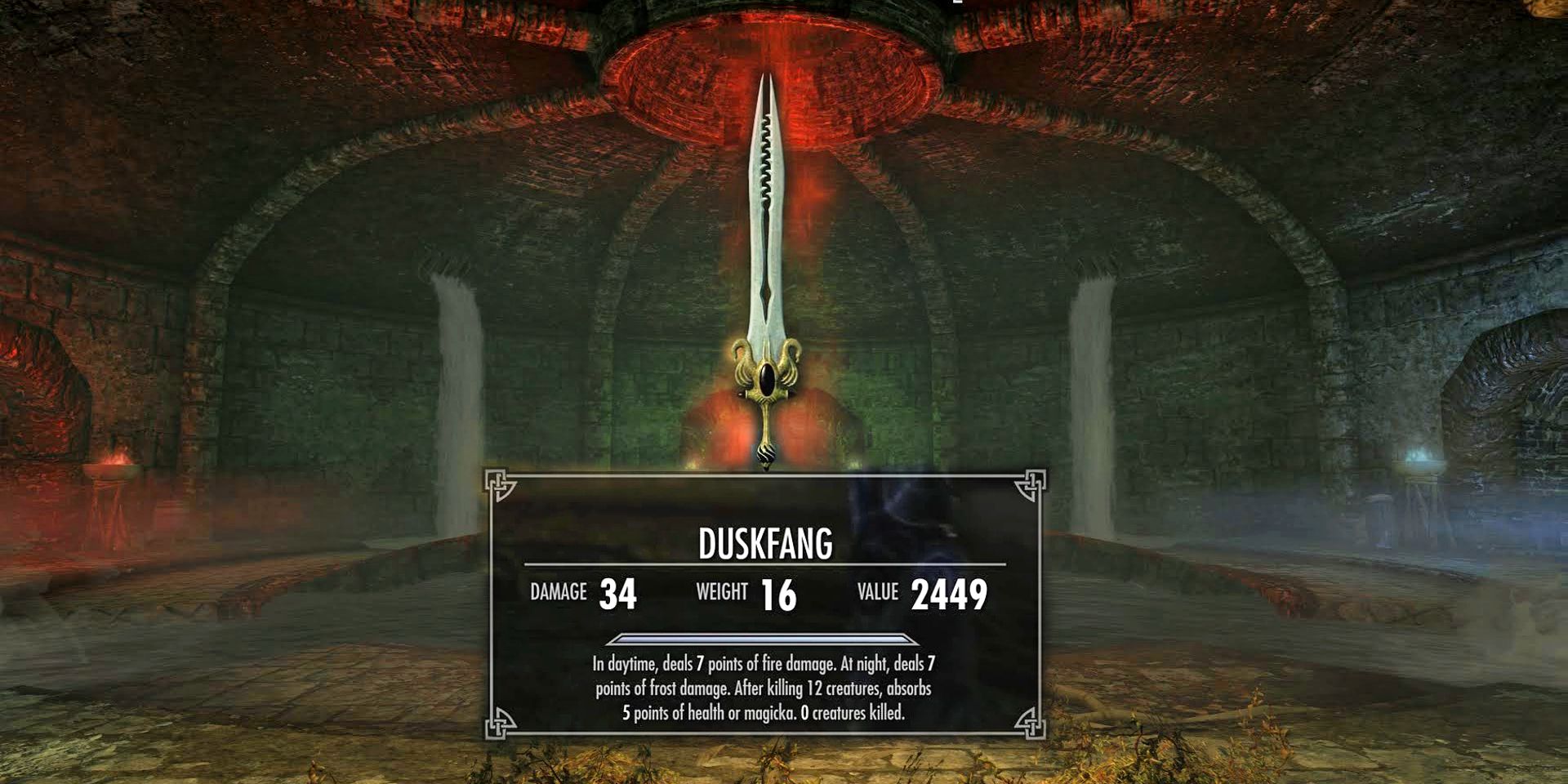Select the top-left Nordic corner ornament

point(500,483)
